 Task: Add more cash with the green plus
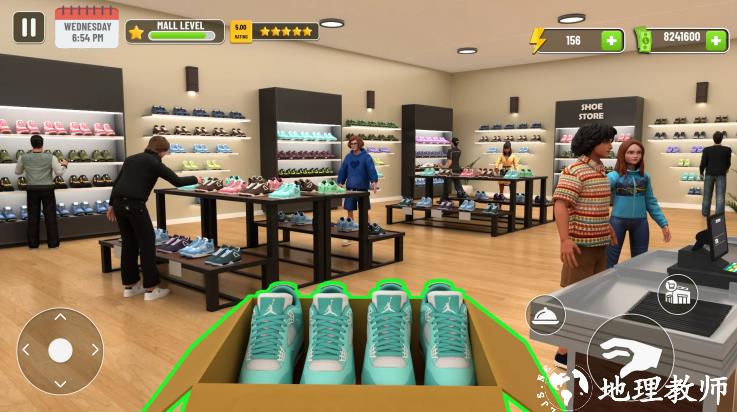(716, 40)
